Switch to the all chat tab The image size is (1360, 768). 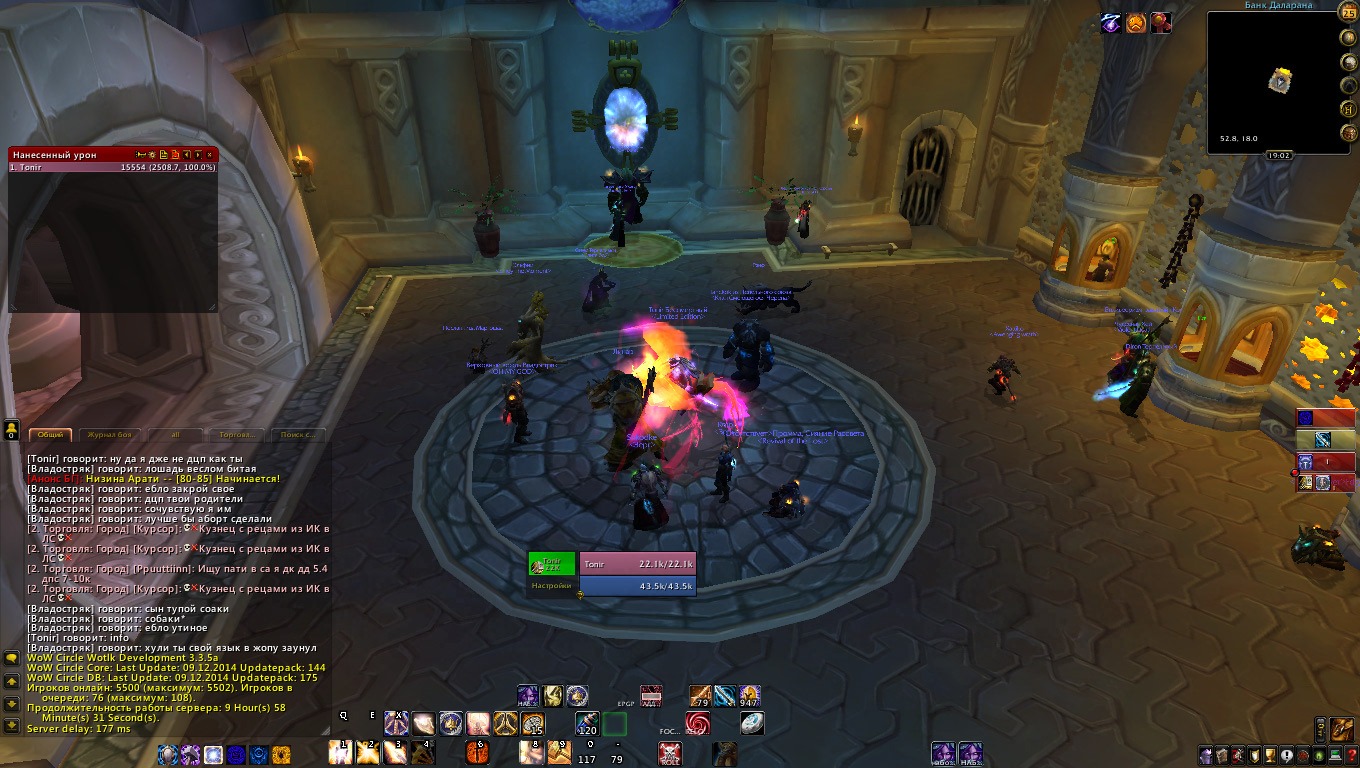tap(176, 435)
